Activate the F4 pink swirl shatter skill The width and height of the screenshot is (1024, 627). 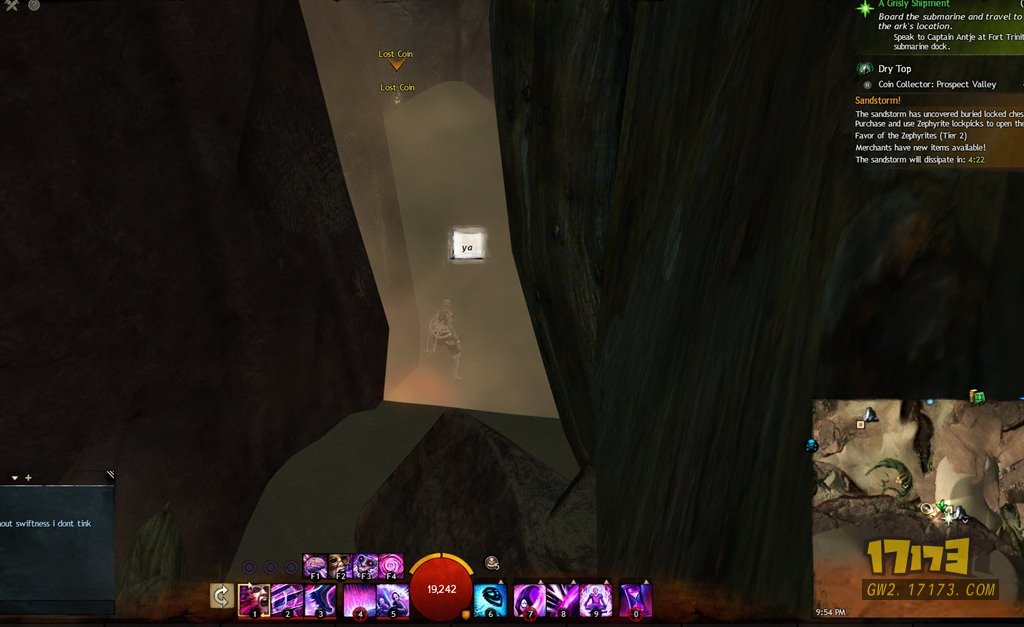point(390,566)
